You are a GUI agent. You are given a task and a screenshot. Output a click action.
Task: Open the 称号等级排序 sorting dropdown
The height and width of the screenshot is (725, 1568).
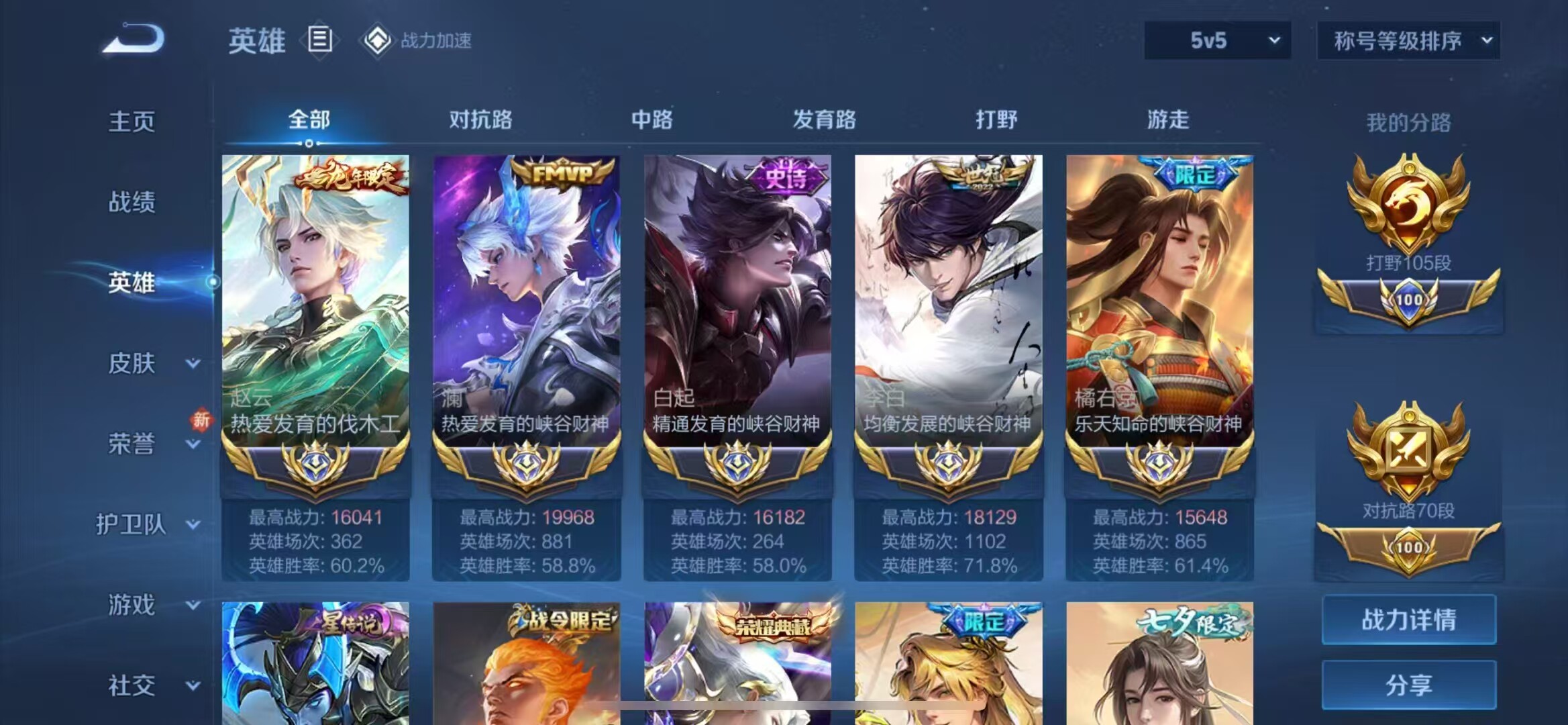[1406, 40]
